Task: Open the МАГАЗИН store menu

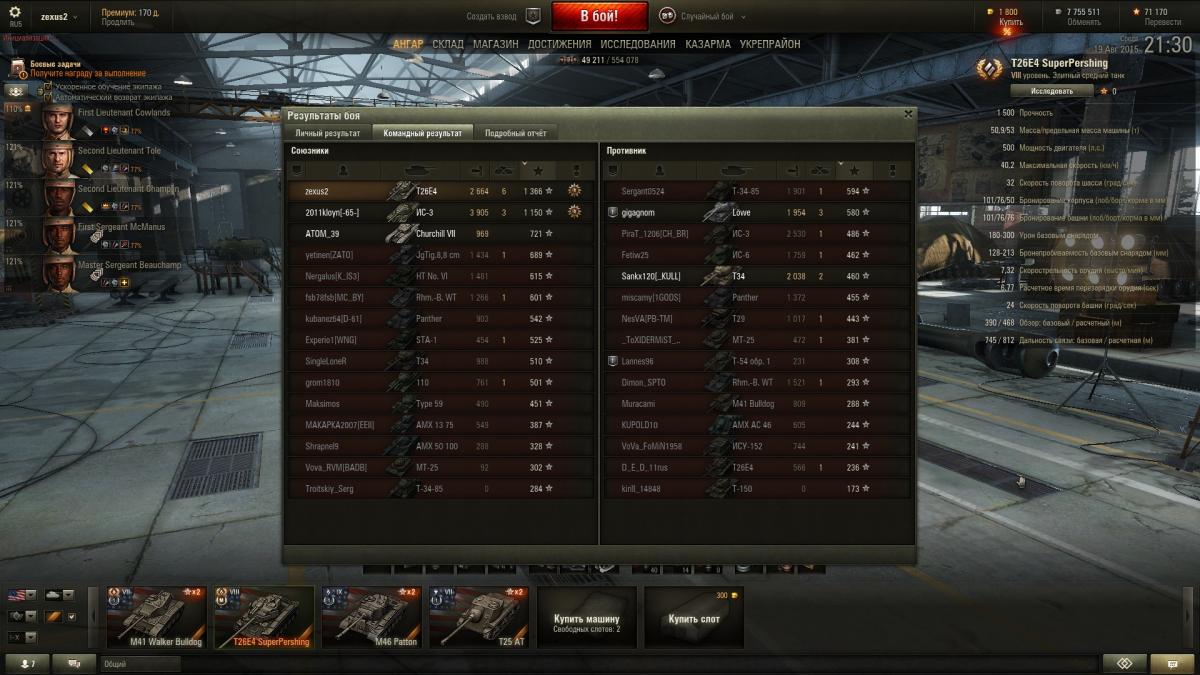Action: [x=495, y=44]
